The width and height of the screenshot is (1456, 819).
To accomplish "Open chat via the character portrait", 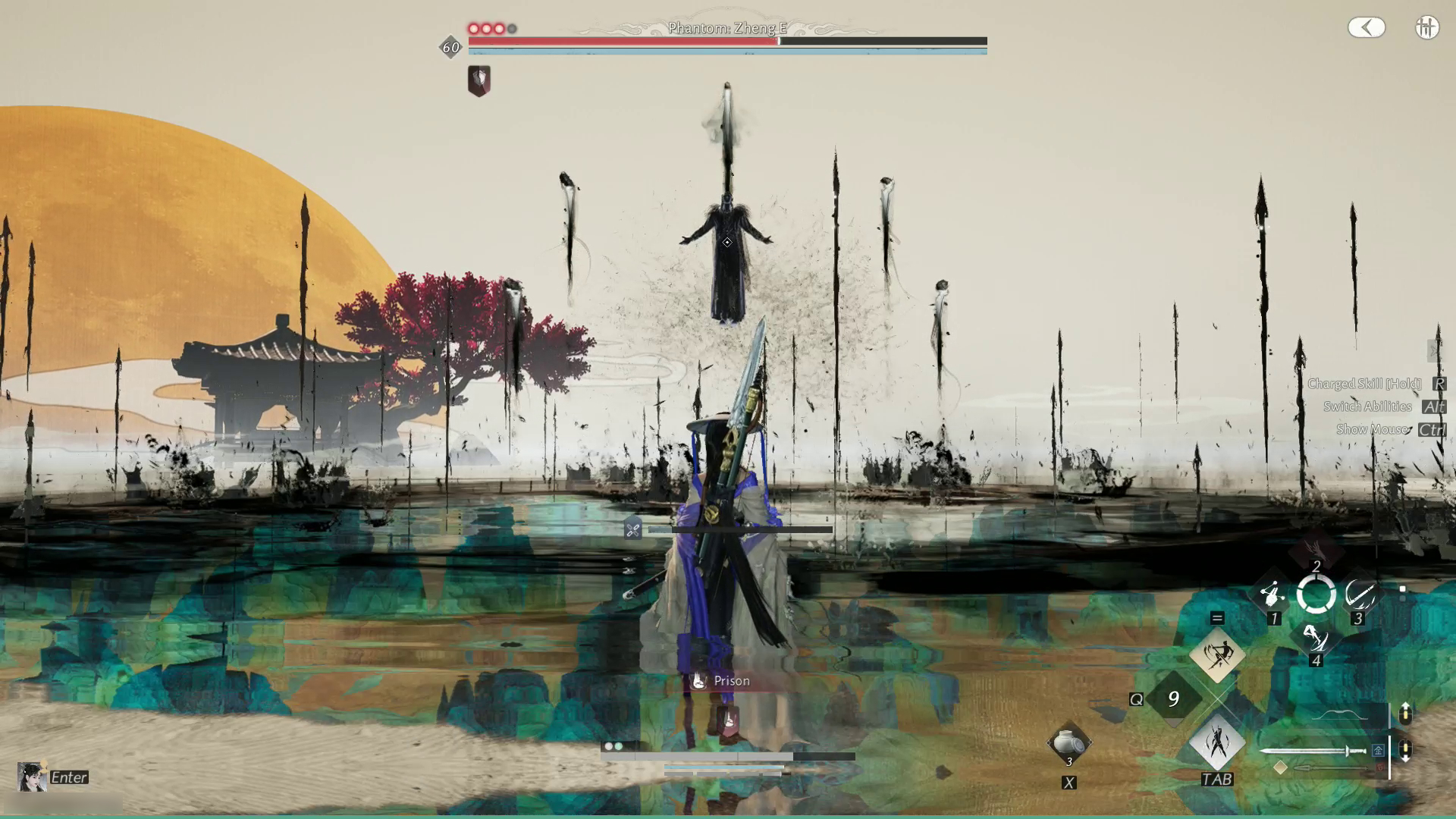I will pyautogui.click(x=32, y=777).
